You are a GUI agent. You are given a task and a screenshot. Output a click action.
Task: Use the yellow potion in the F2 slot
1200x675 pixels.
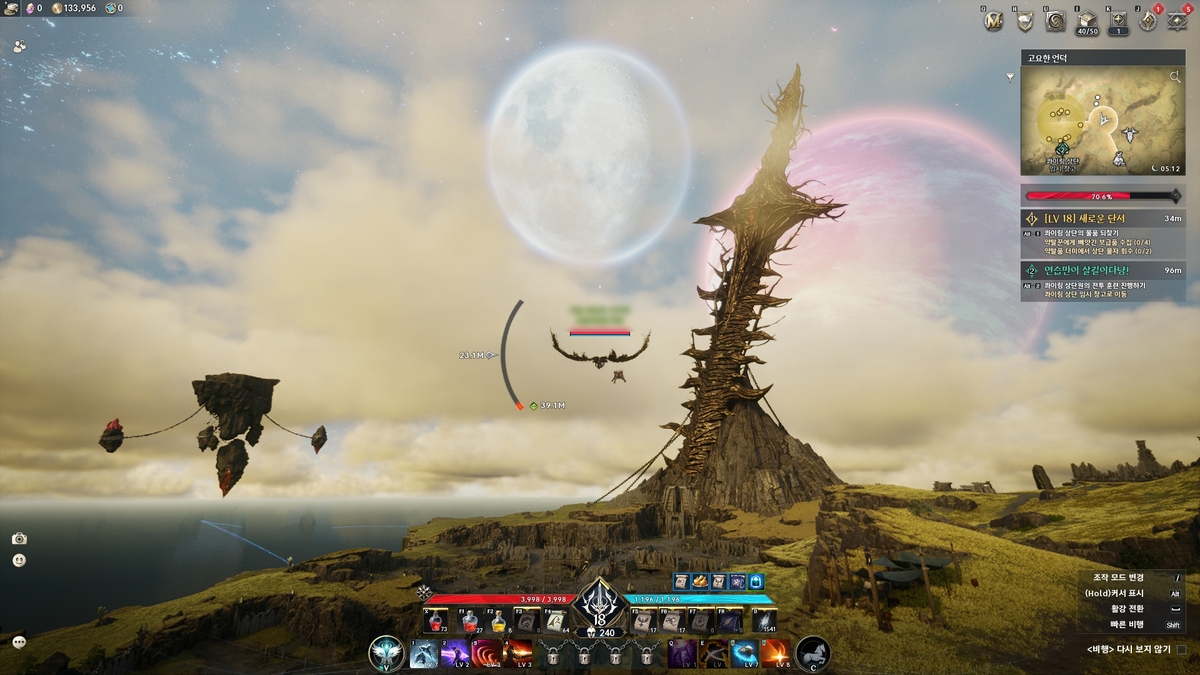(x=497, y=621)
